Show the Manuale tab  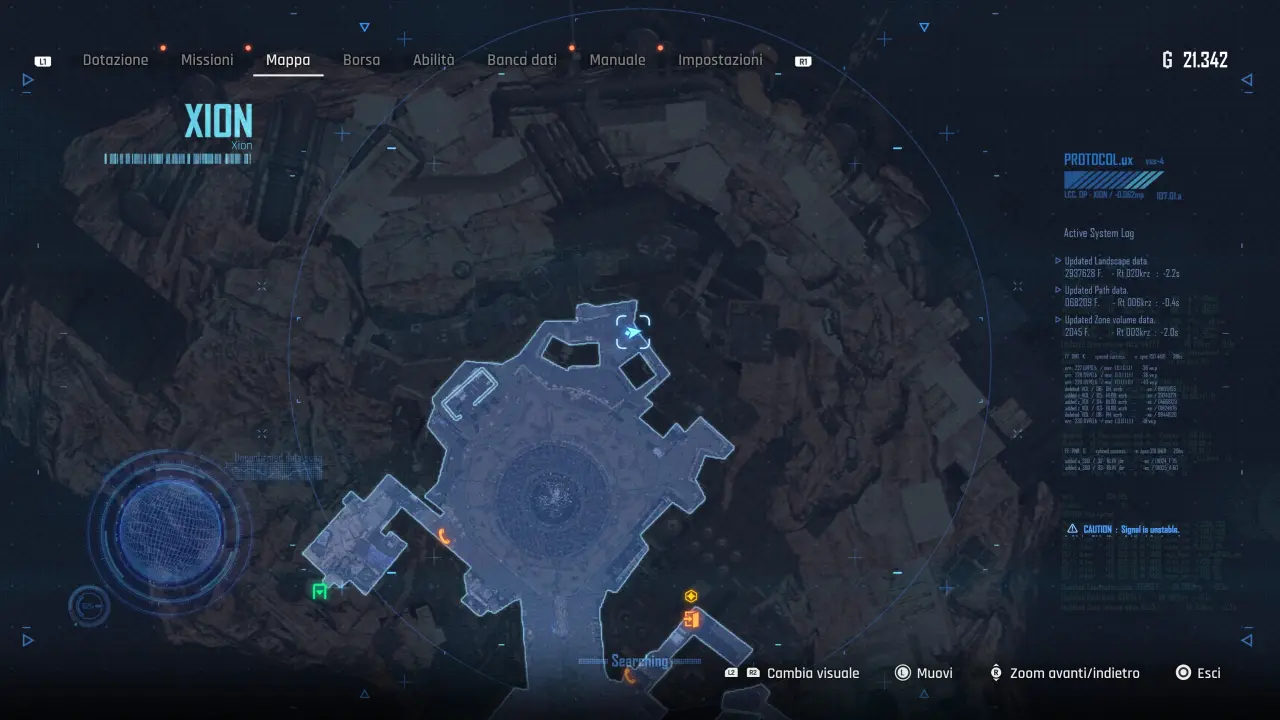(617, 60)
